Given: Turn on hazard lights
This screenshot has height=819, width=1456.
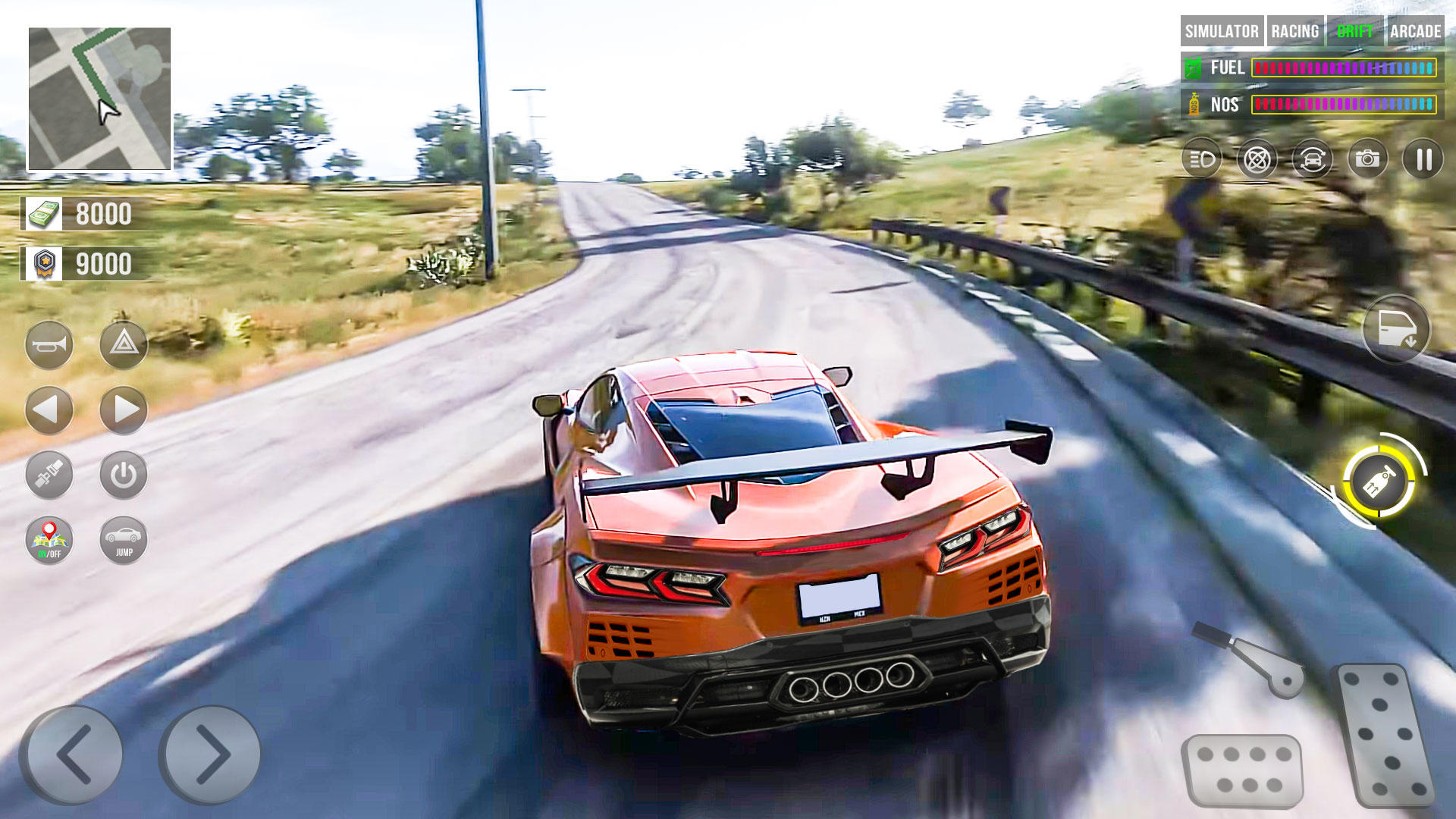Looking at the screenshot, I should click(x=124, y=343).
